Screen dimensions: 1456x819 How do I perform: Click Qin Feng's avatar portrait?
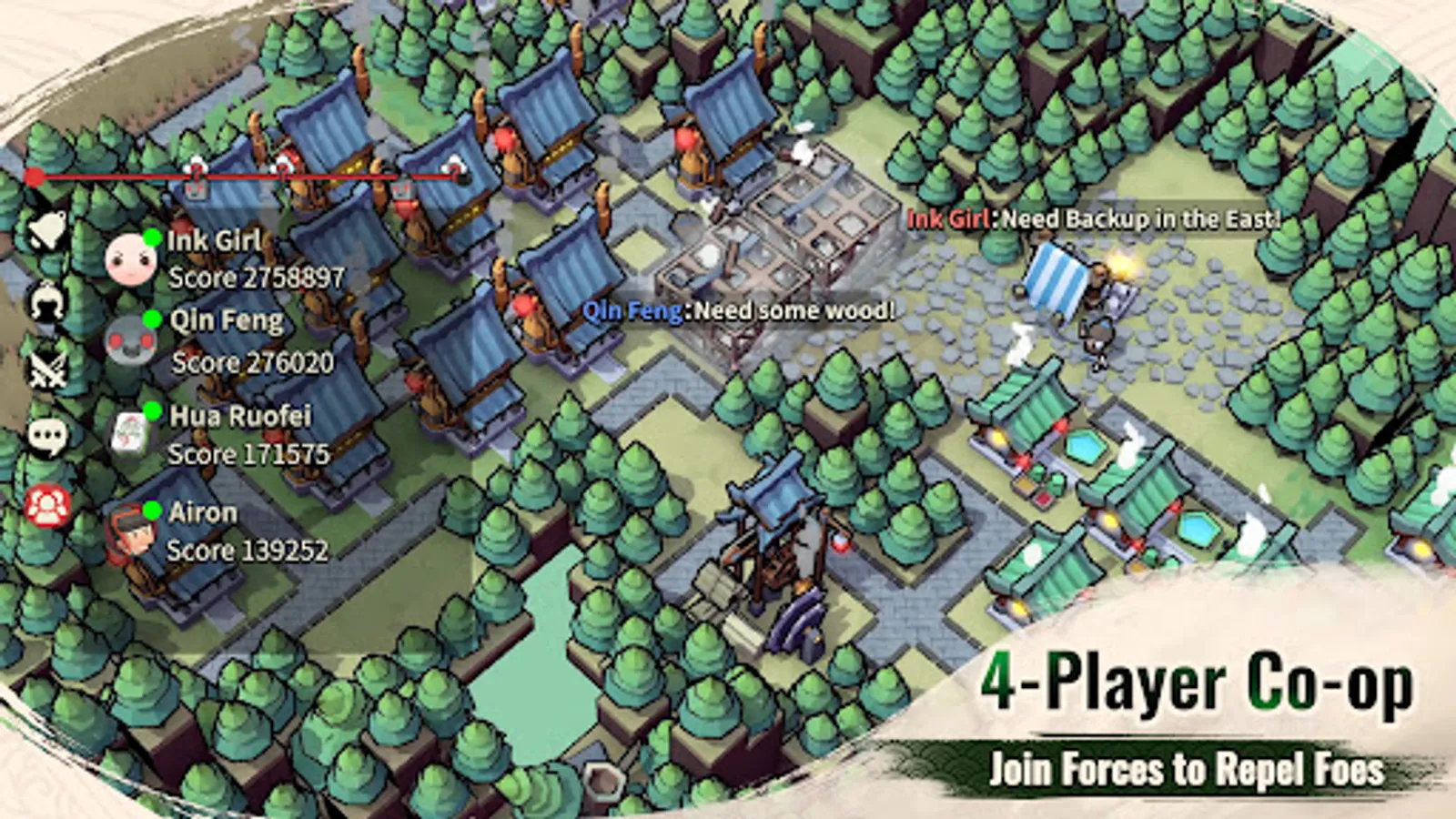coord(132,341)
